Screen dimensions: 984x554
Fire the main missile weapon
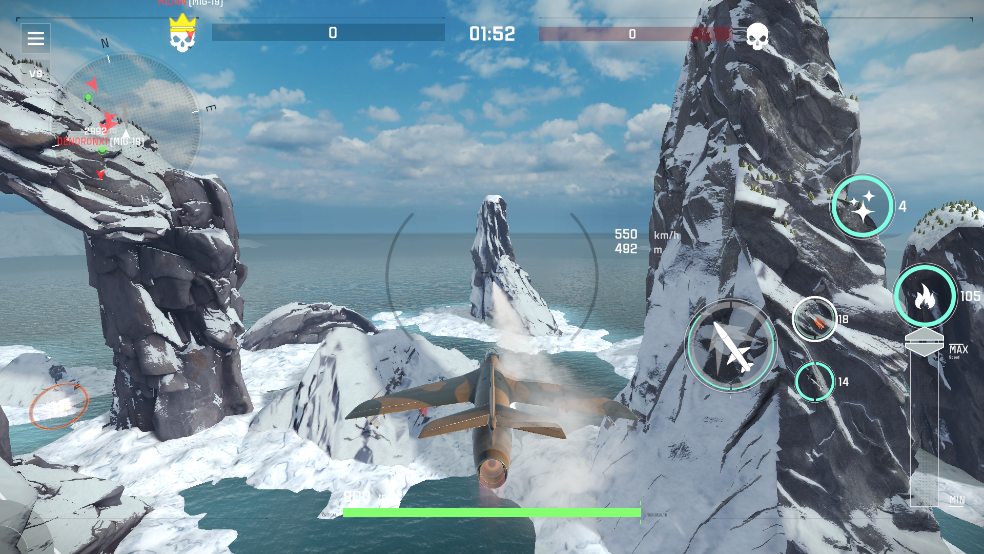(731, 344)
